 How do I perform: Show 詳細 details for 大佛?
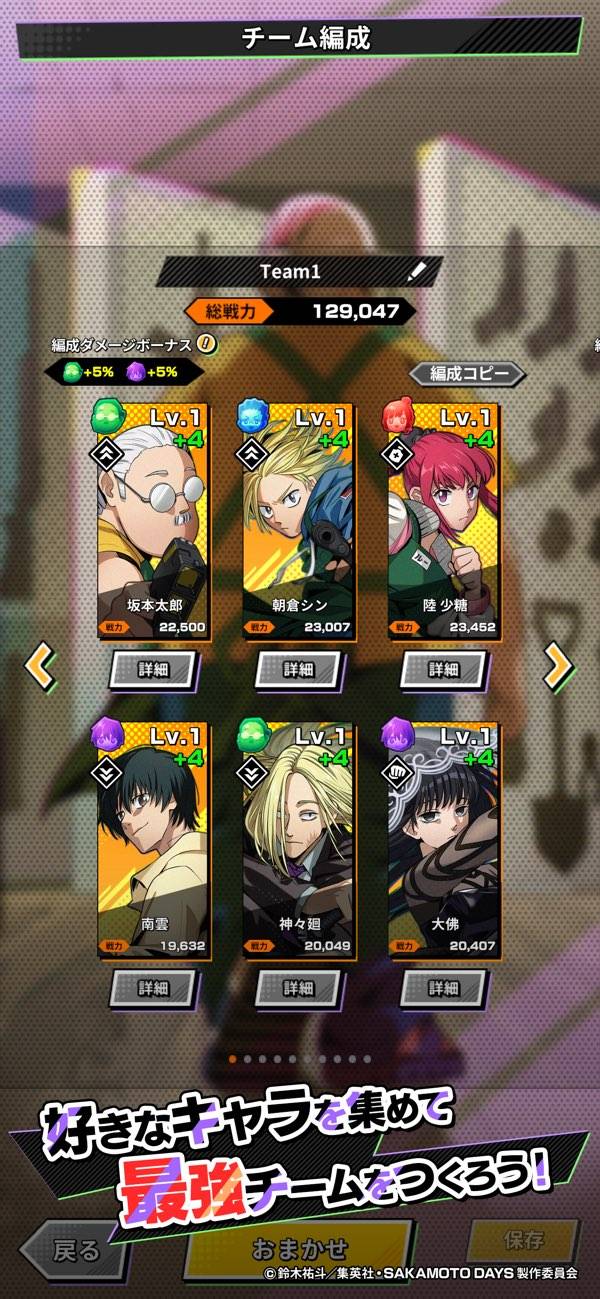click(x=444, y=987)
